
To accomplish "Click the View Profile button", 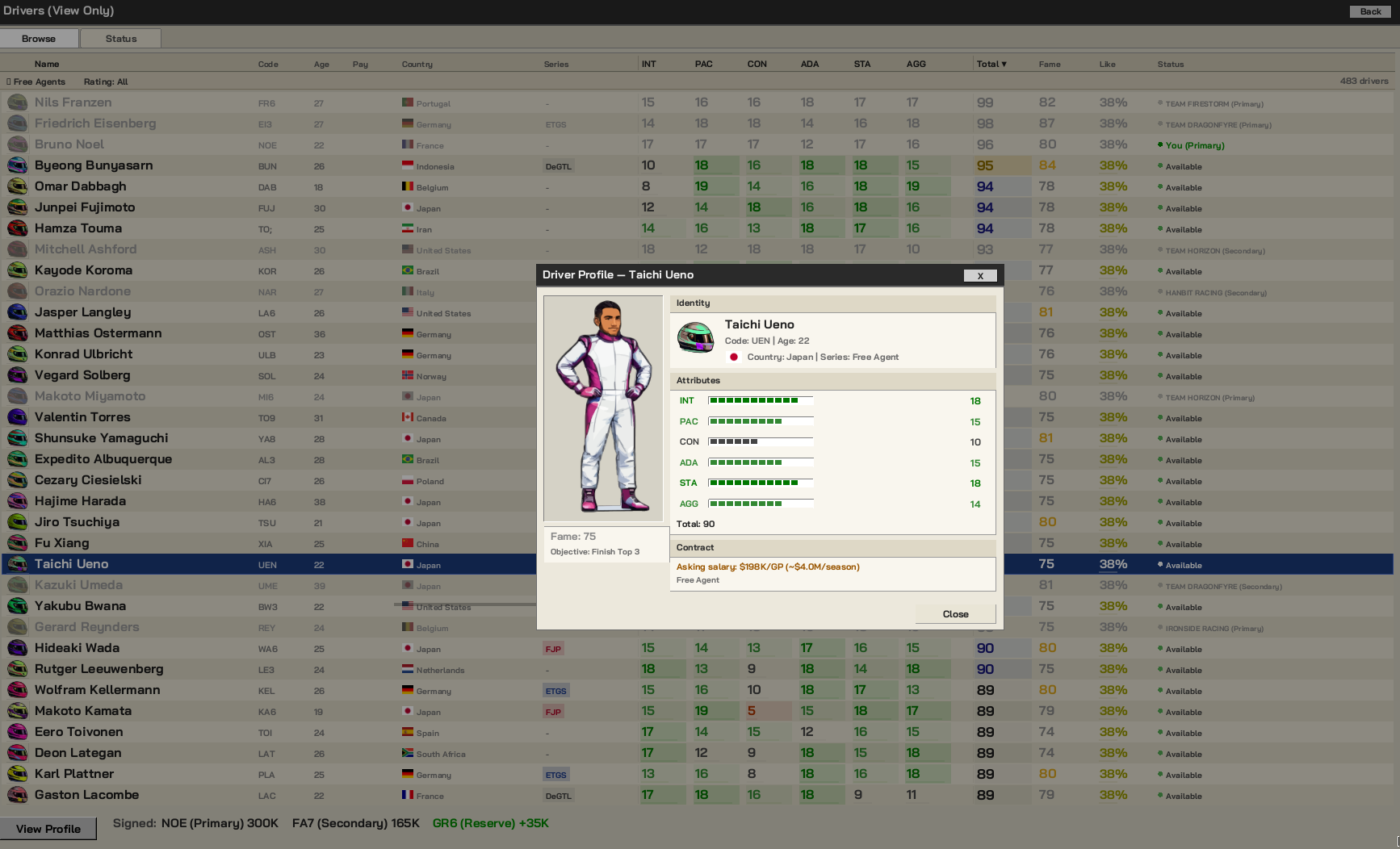I will [48, 829].
